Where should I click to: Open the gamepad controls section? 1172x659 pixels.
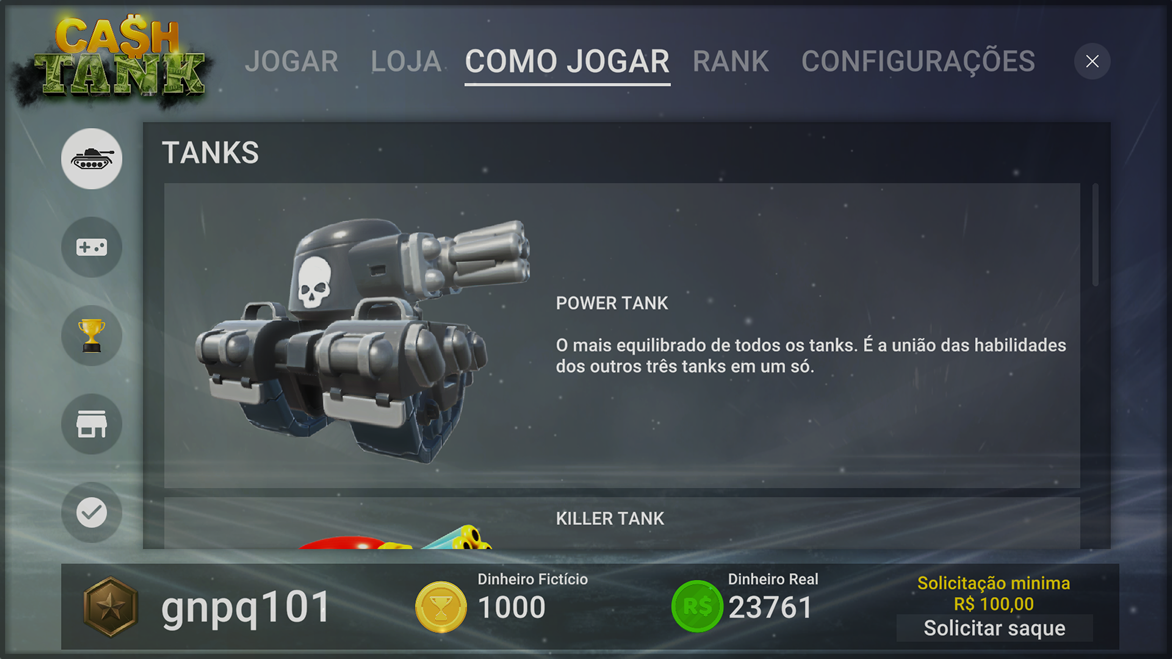(x=92, y=247)
